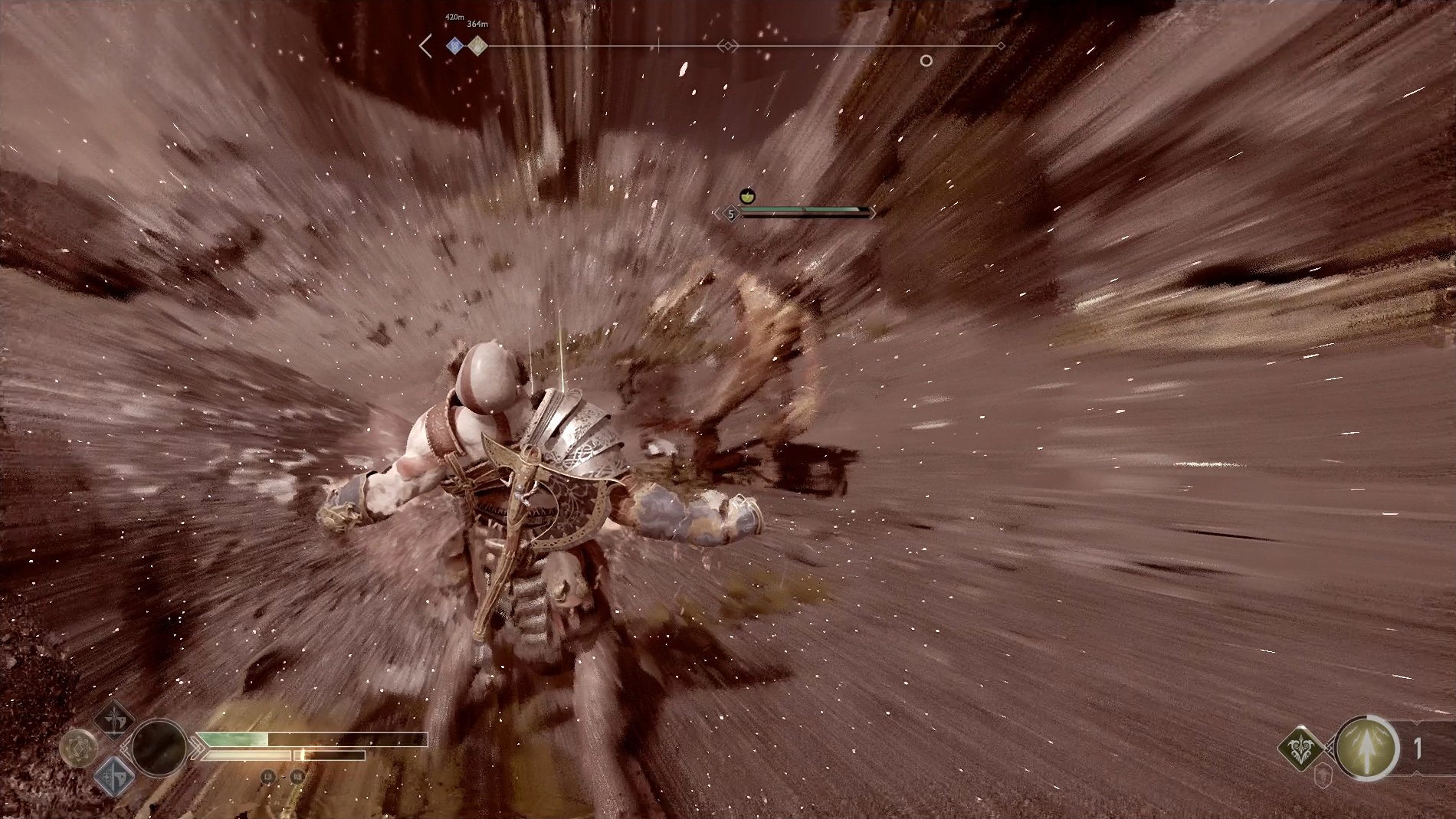
Task: Click the 364m distance label
Action: (477, 25)
